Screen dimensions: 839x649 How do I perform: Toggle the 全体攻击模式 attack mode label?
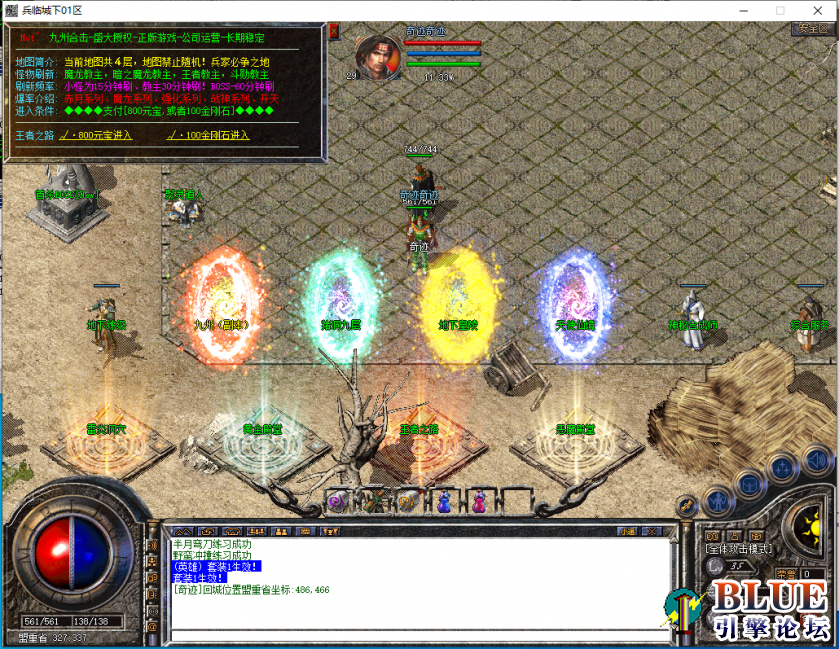(x=740, y=548)
